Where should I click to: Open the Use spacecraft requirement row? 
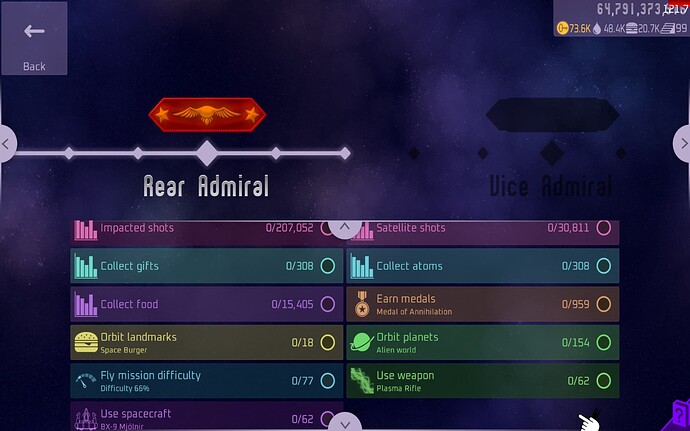205,418
